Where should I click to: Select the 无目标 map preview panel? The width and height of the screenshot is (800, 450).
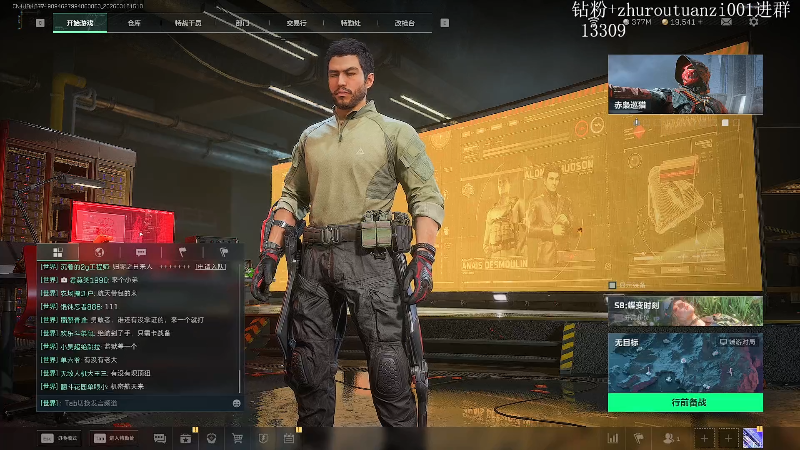tap(685, 360)
